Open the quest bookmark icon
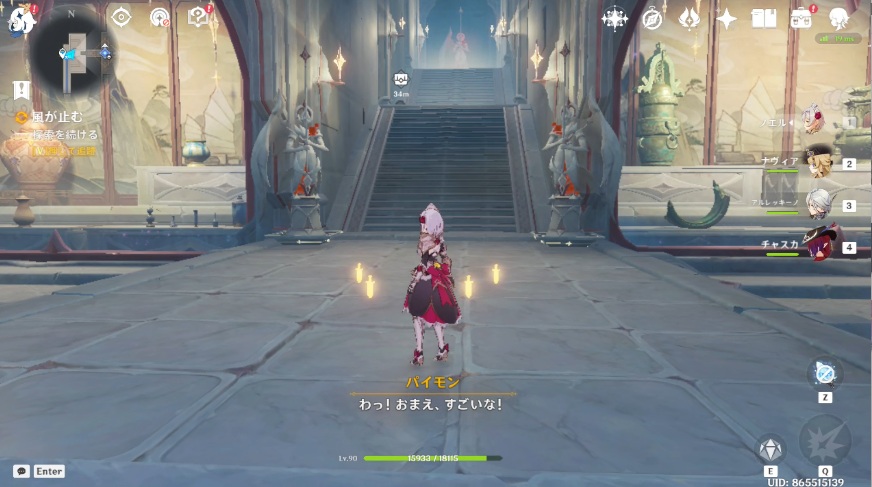 (x=21, y=89)
